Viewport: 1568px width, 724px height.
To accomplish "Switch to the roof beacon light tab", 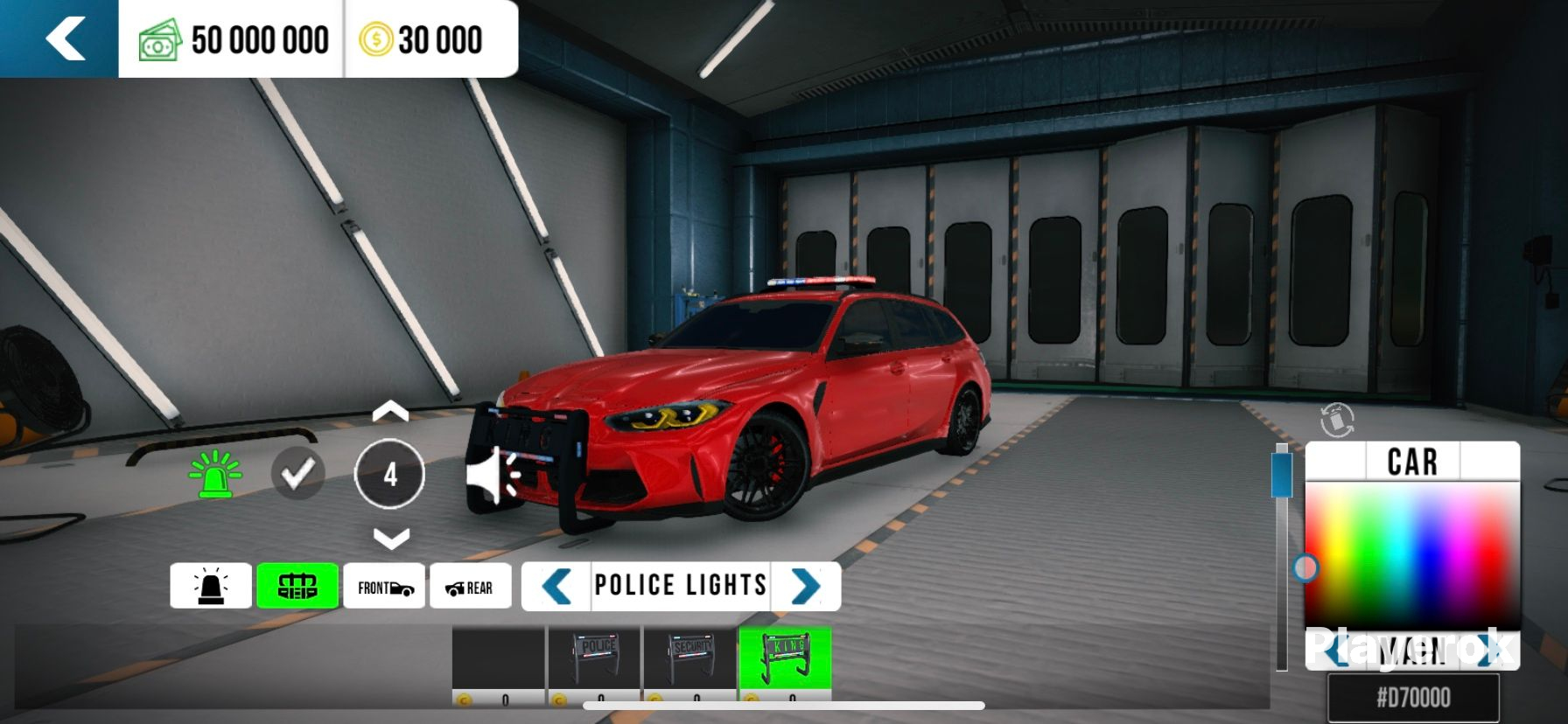I will coord(211,586).
